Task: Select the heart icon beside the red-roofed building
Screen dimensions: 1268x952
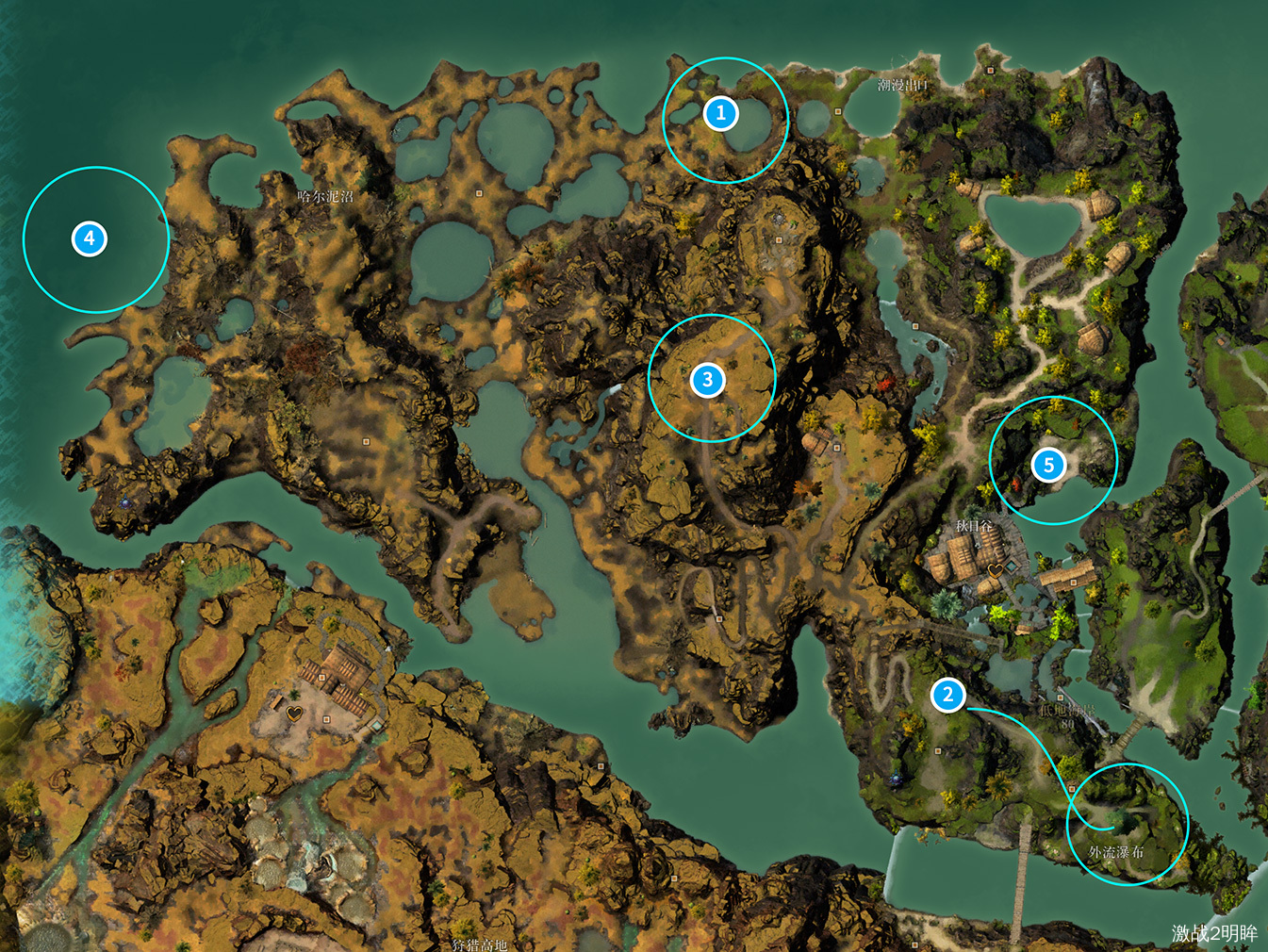Action: (295, 713)
